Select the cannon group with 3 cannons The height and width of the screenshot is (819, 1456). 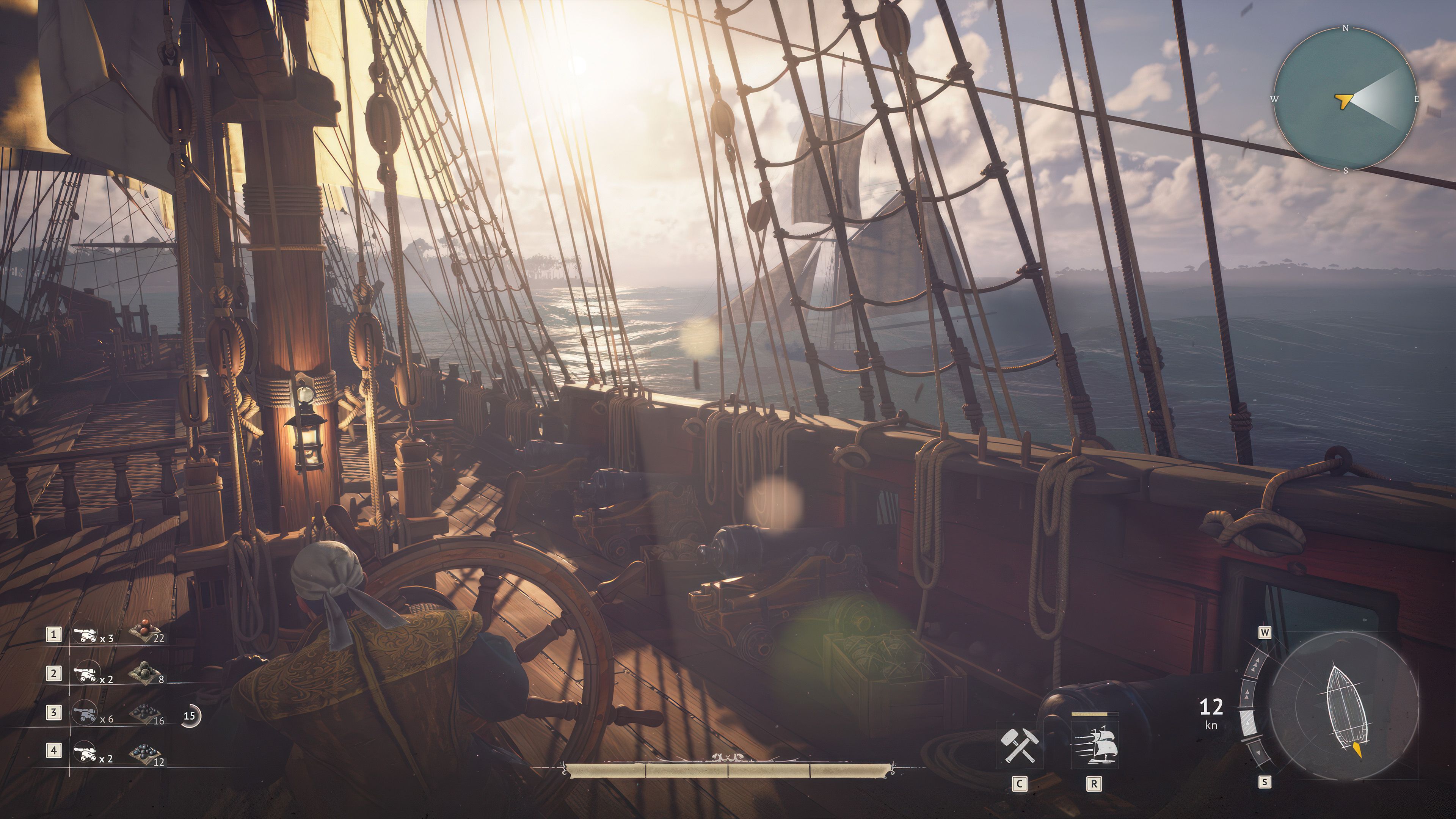[x=85, y=635]
